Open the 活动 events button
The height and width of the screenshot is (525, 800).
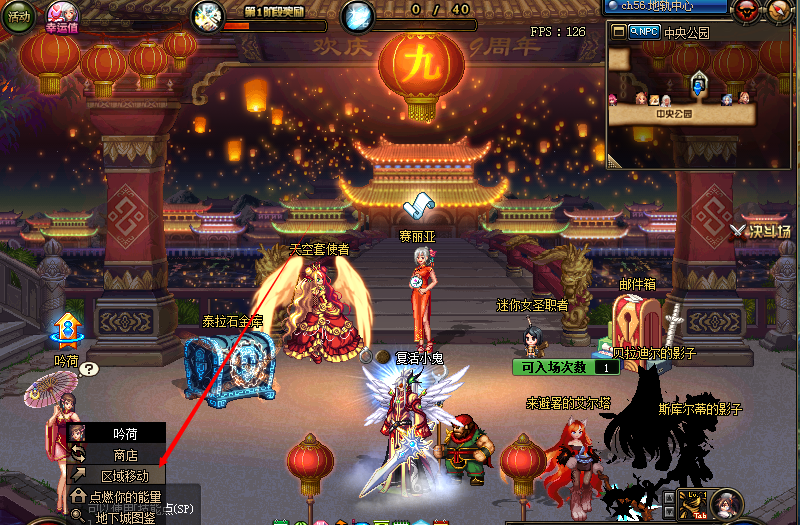click(x=19, y=17)
